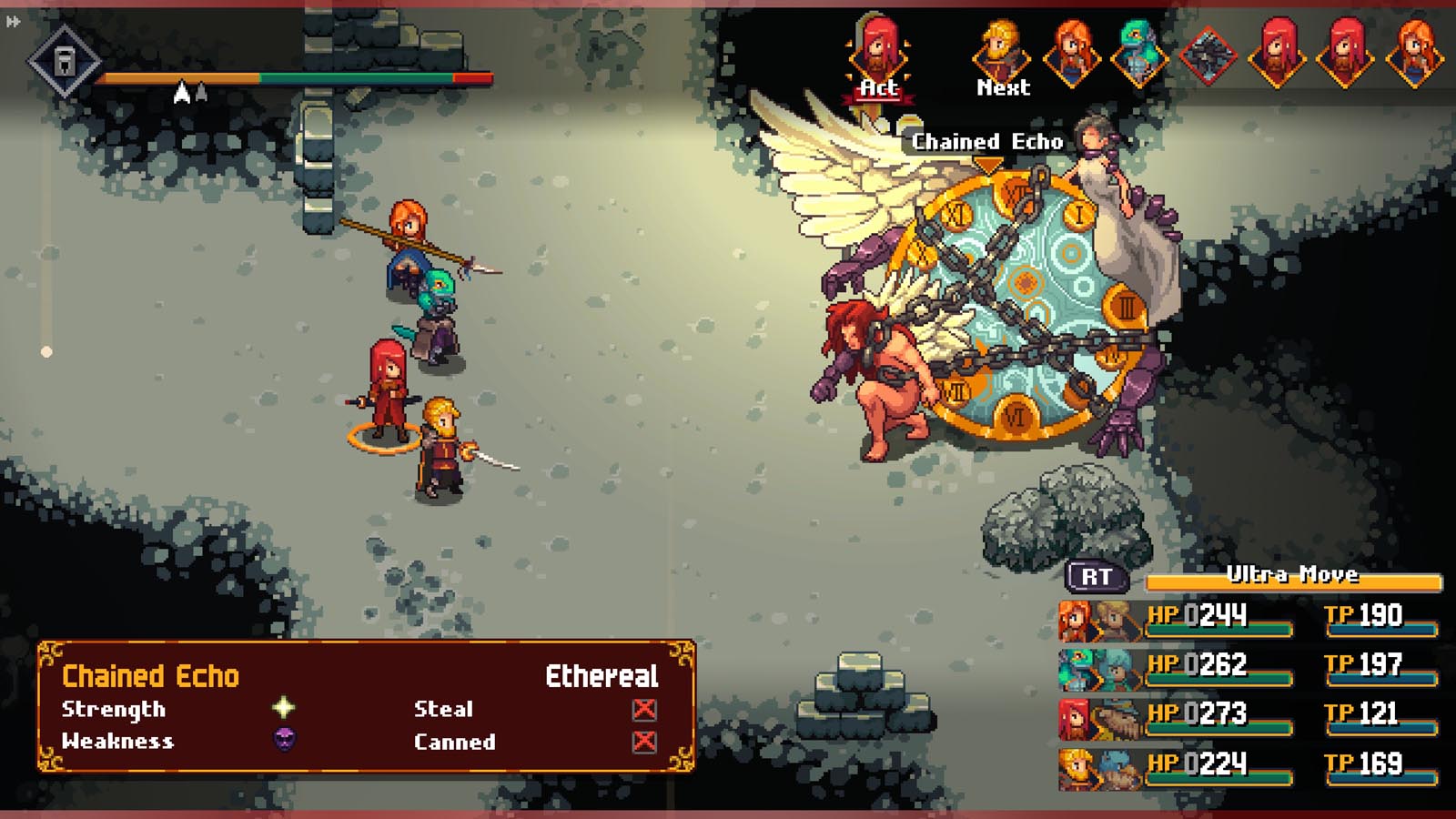
Task: Click the Strength element icon in enemy panel
Action: [284, 708]
